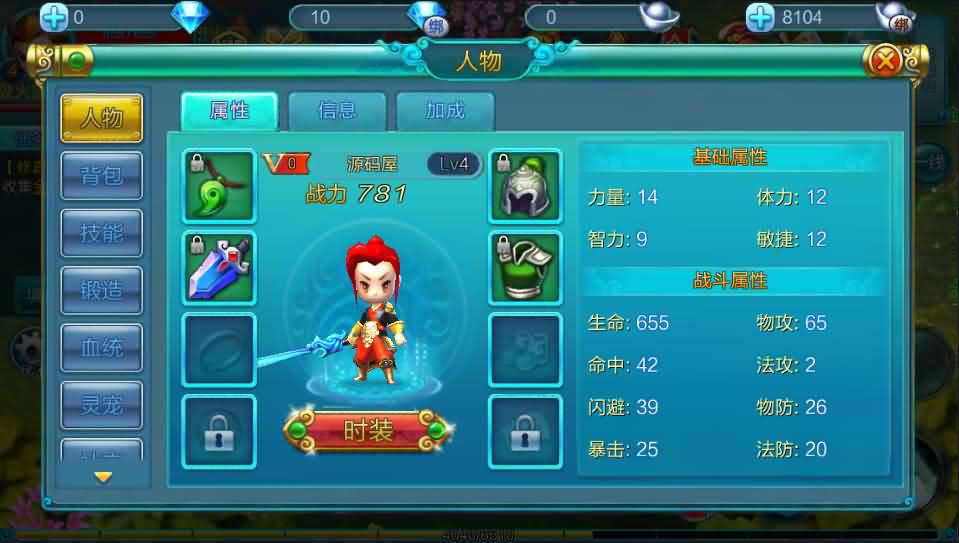
Task: Close the 人物 character panel
Action: (x=885, y=61)
